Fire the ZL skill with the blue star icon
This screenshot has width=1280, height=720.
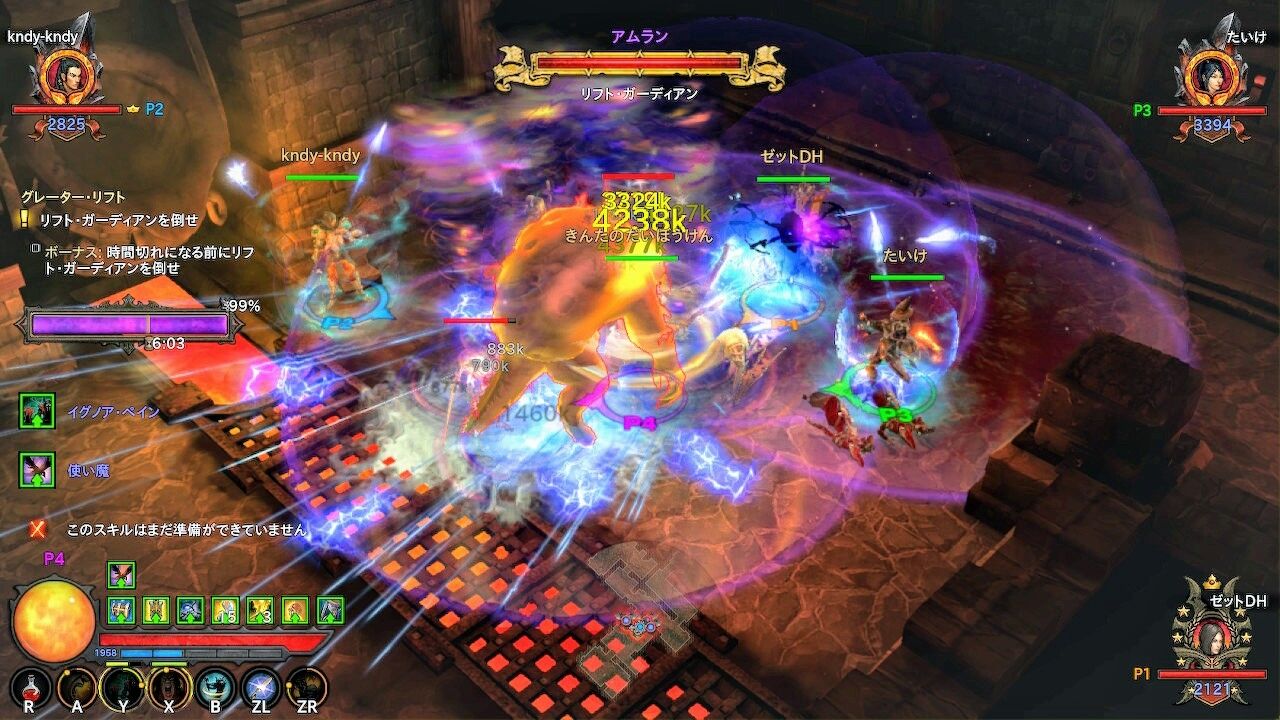(259, 684)
